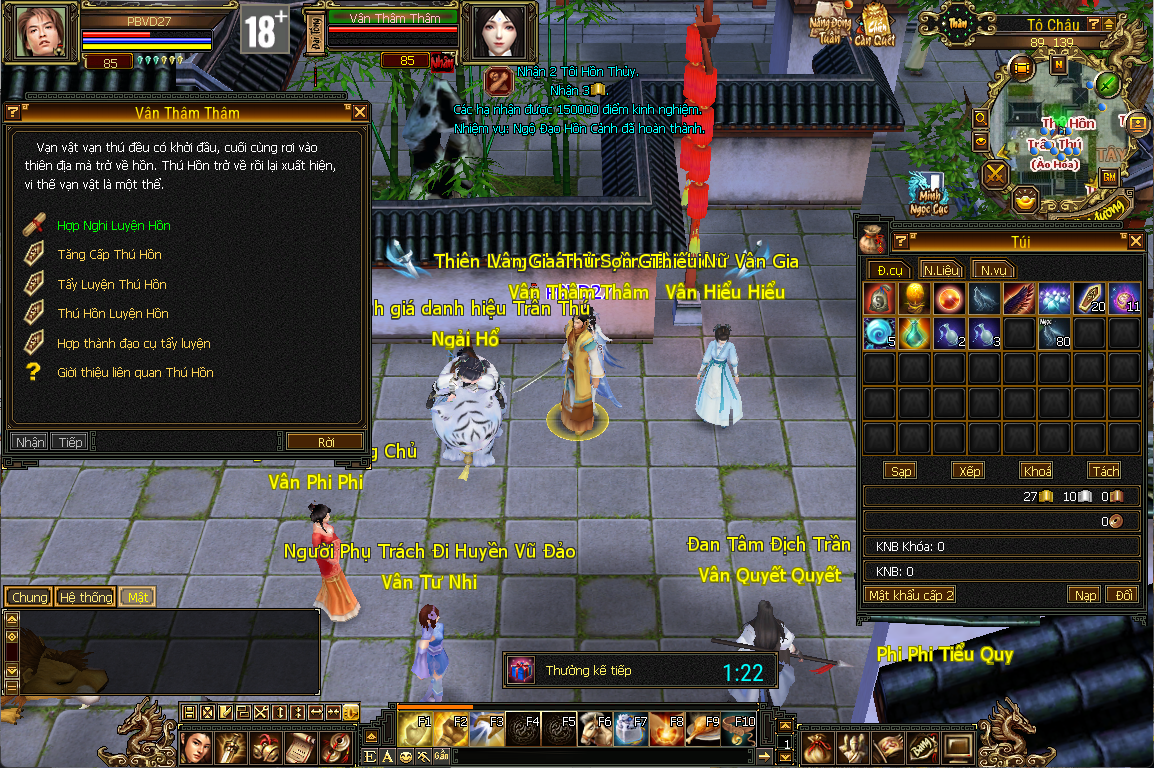Claim the Thưởng kế tiếp gift box
Viewport: 1154px width, 768px height.
pyautogui.click(x=521, y=670)
